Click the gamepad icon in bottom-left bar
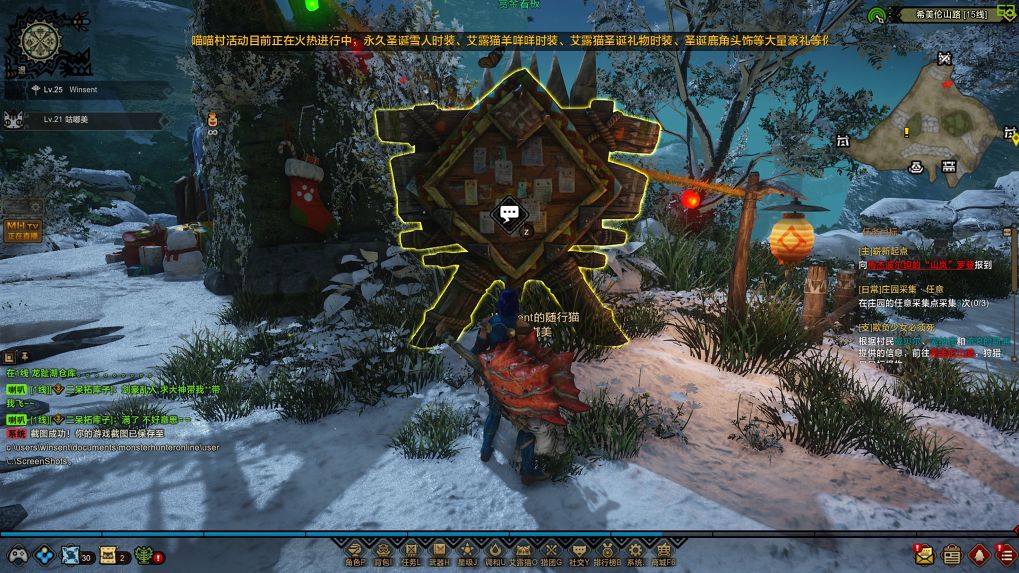The image size is (1019, 573). click(x=17, y=555)
